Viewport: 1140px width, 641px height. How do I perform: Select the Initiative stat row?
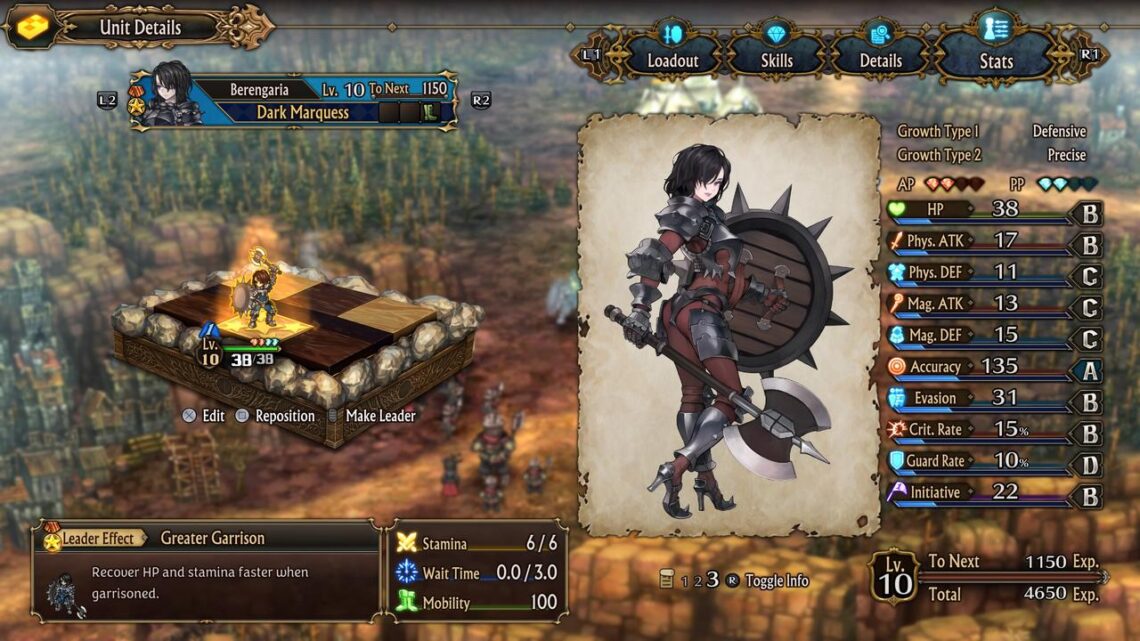click(x=994, y=493)
